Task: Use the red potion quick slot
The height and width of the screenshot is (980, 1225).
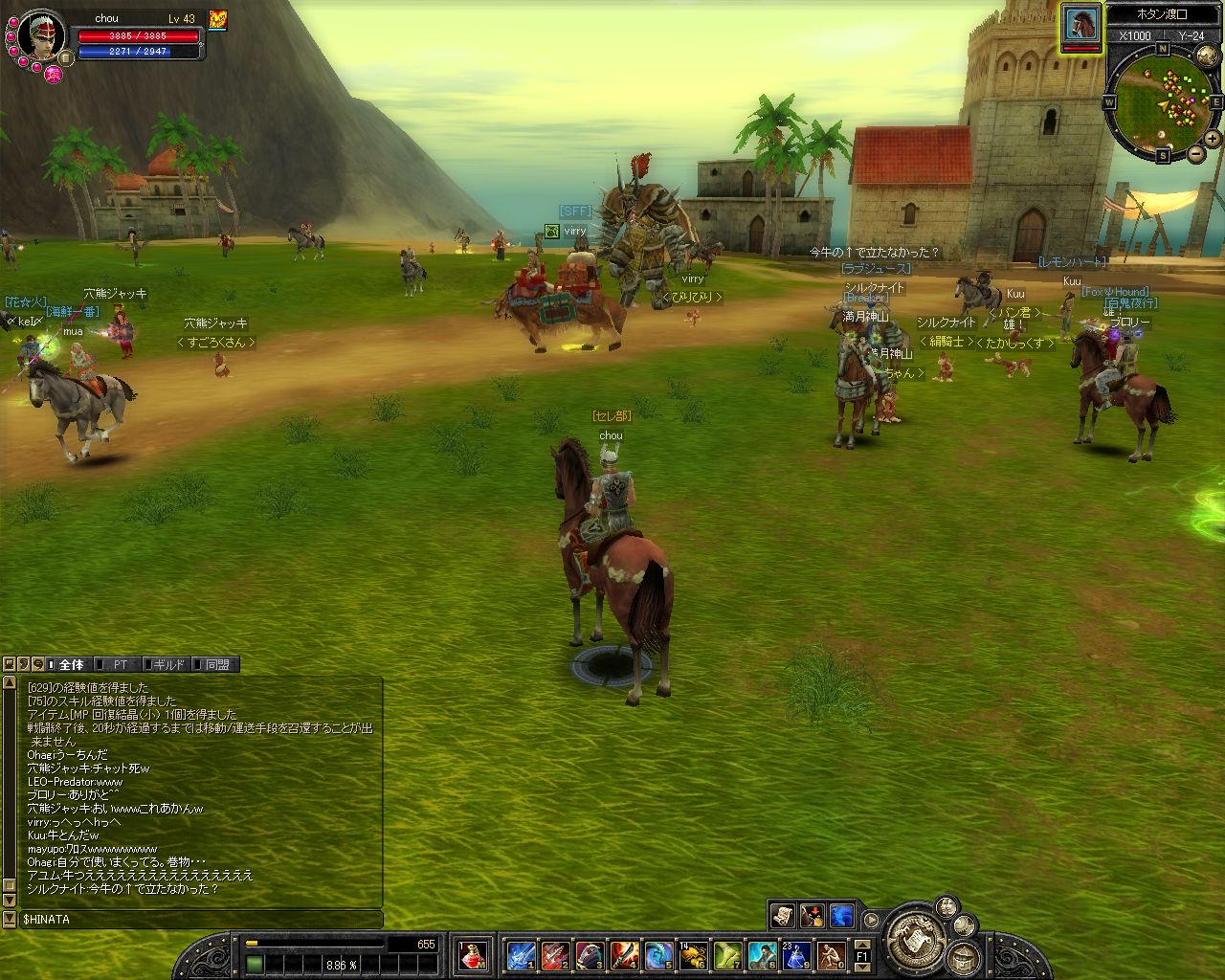Action: pyautogui.click(x=473, y=954)
